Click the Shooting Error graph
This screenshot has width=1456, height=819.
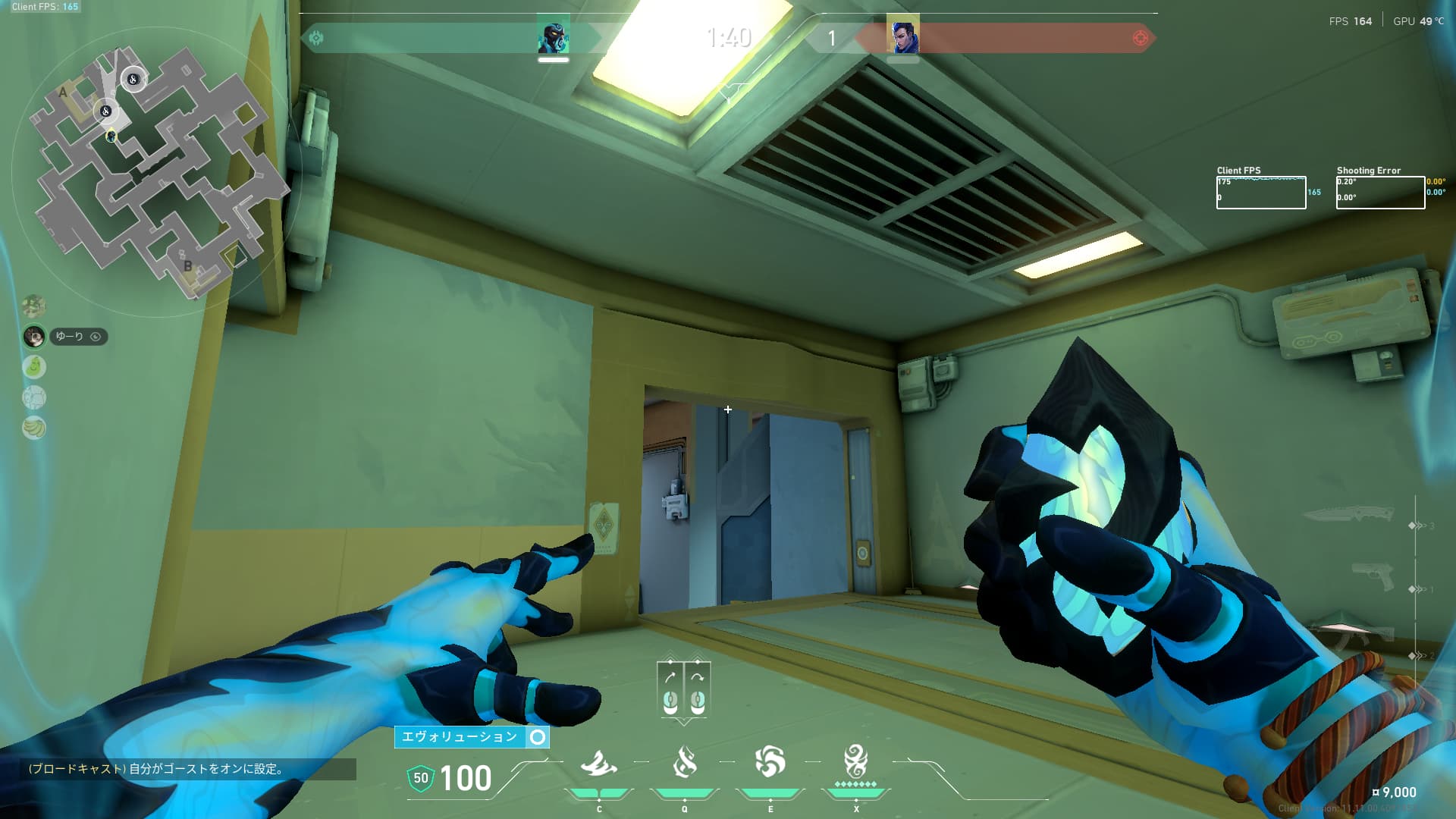(1380, 193)
